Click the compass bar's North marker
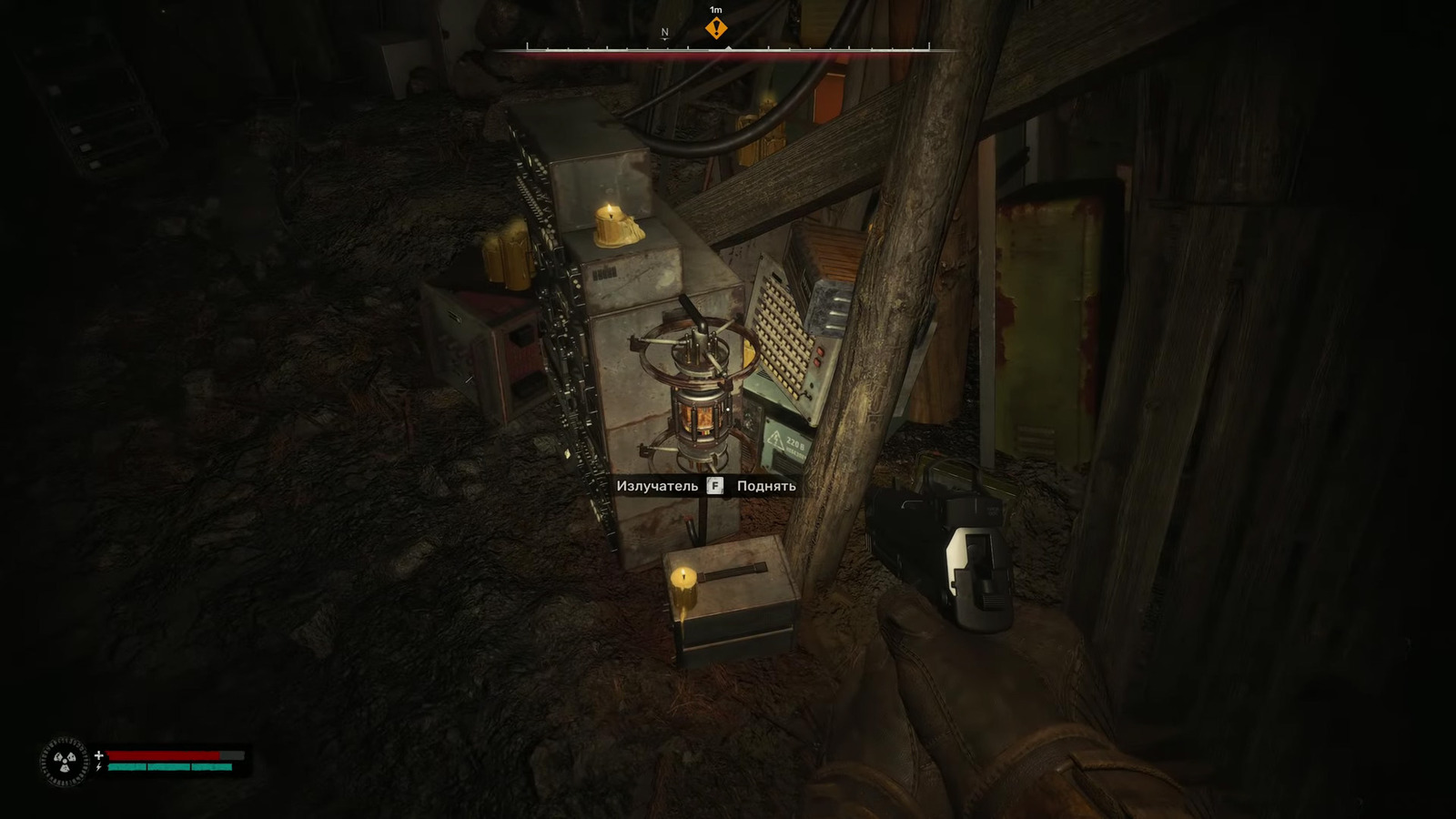 664,33
